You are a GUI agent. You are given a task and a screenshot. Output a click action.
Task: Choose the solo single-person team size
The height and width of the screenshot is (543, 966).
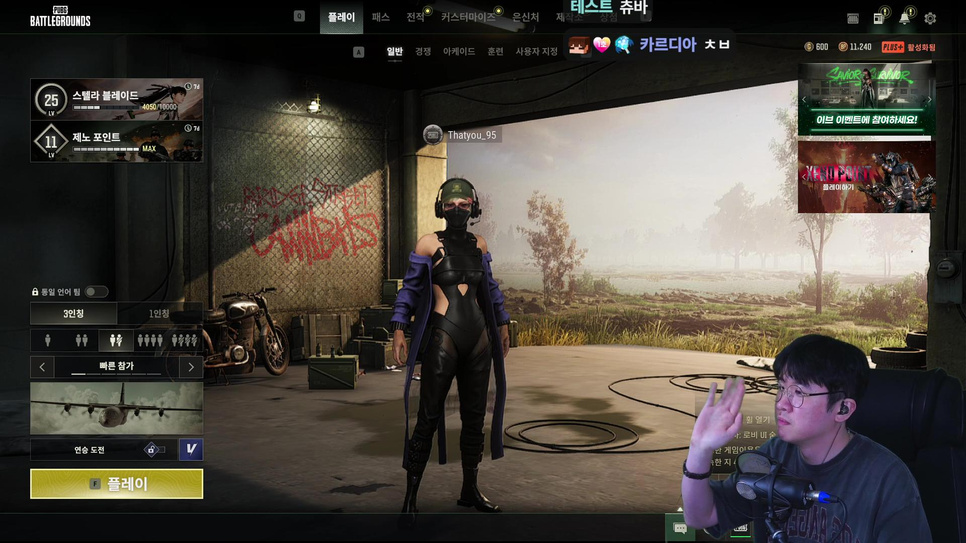tap(47, 340)
